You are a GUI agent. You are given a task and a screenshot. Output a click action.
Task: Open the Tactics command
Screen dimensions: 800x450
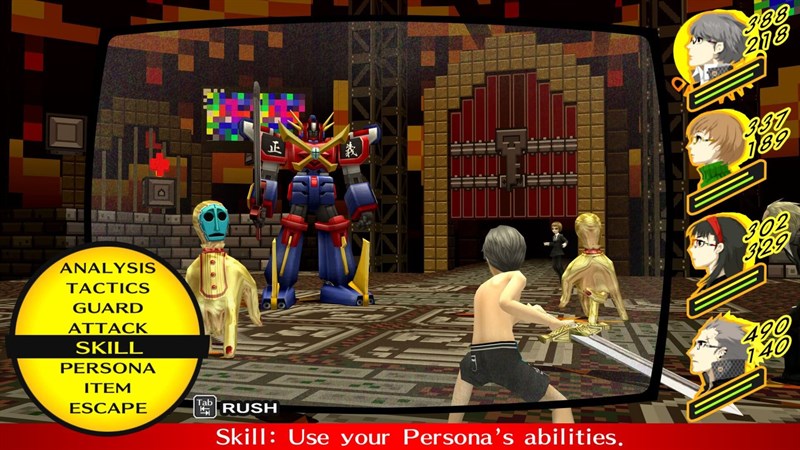pos(107,288)
